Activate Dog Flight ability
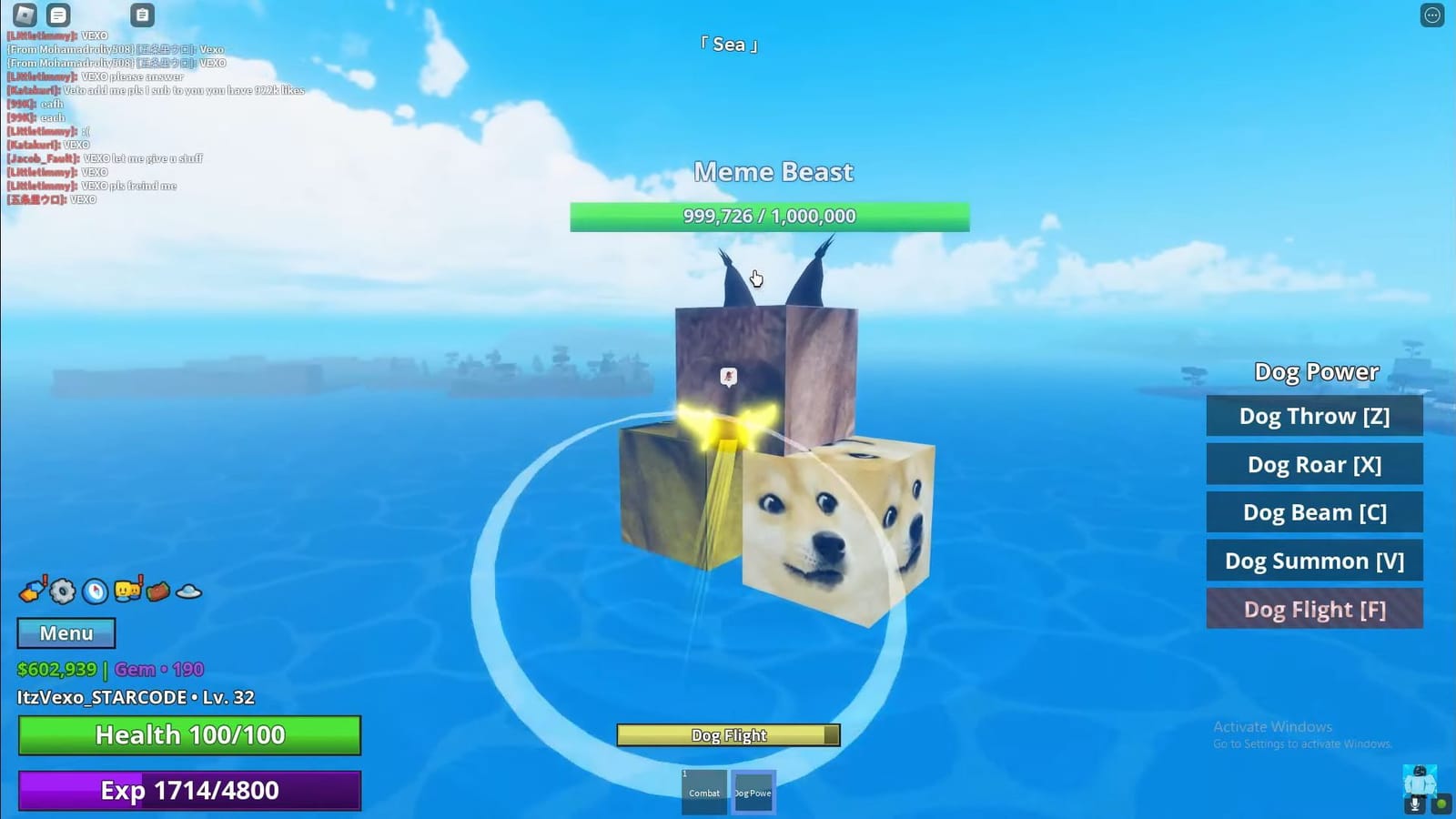 [1314, 609]
